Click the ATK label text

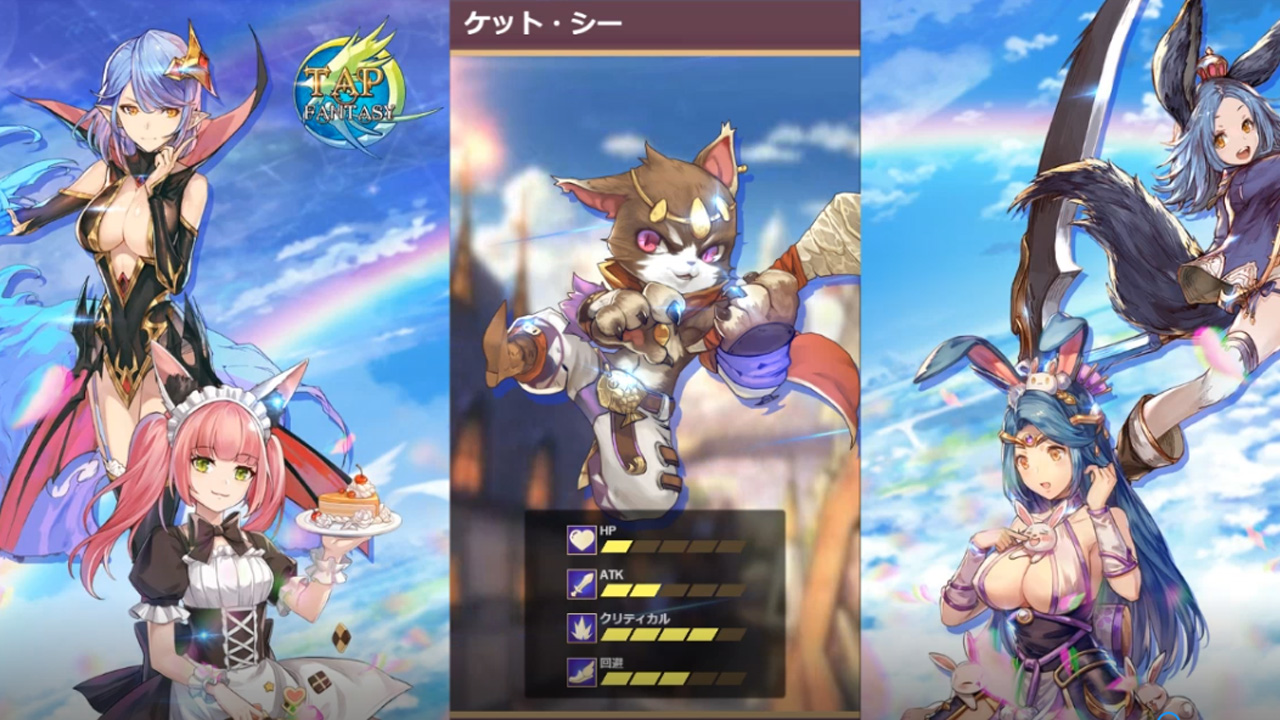611,574
